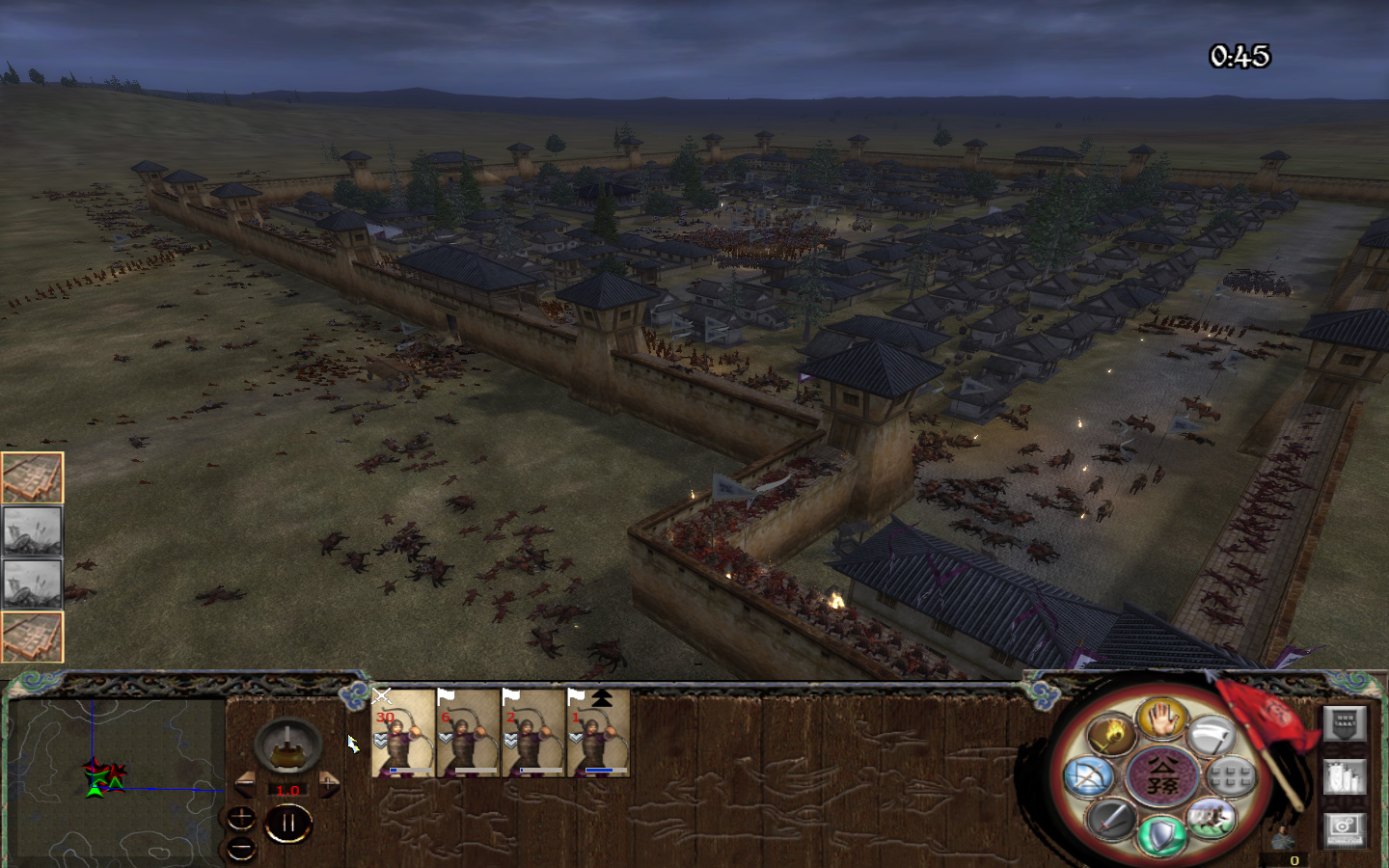Enable the top formation card in left column
1389x868 pixels.
[34, 475]
